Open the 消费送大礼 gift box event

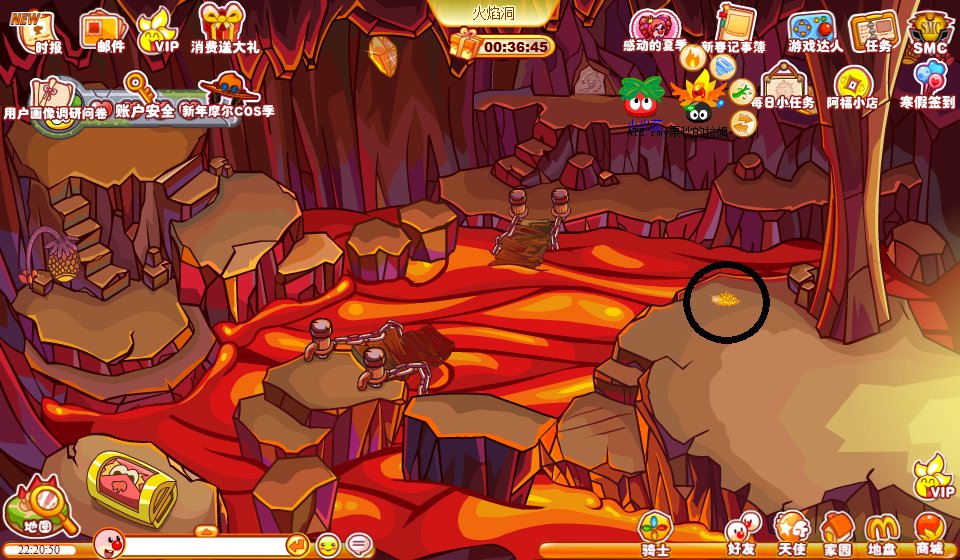click(223, 27)
